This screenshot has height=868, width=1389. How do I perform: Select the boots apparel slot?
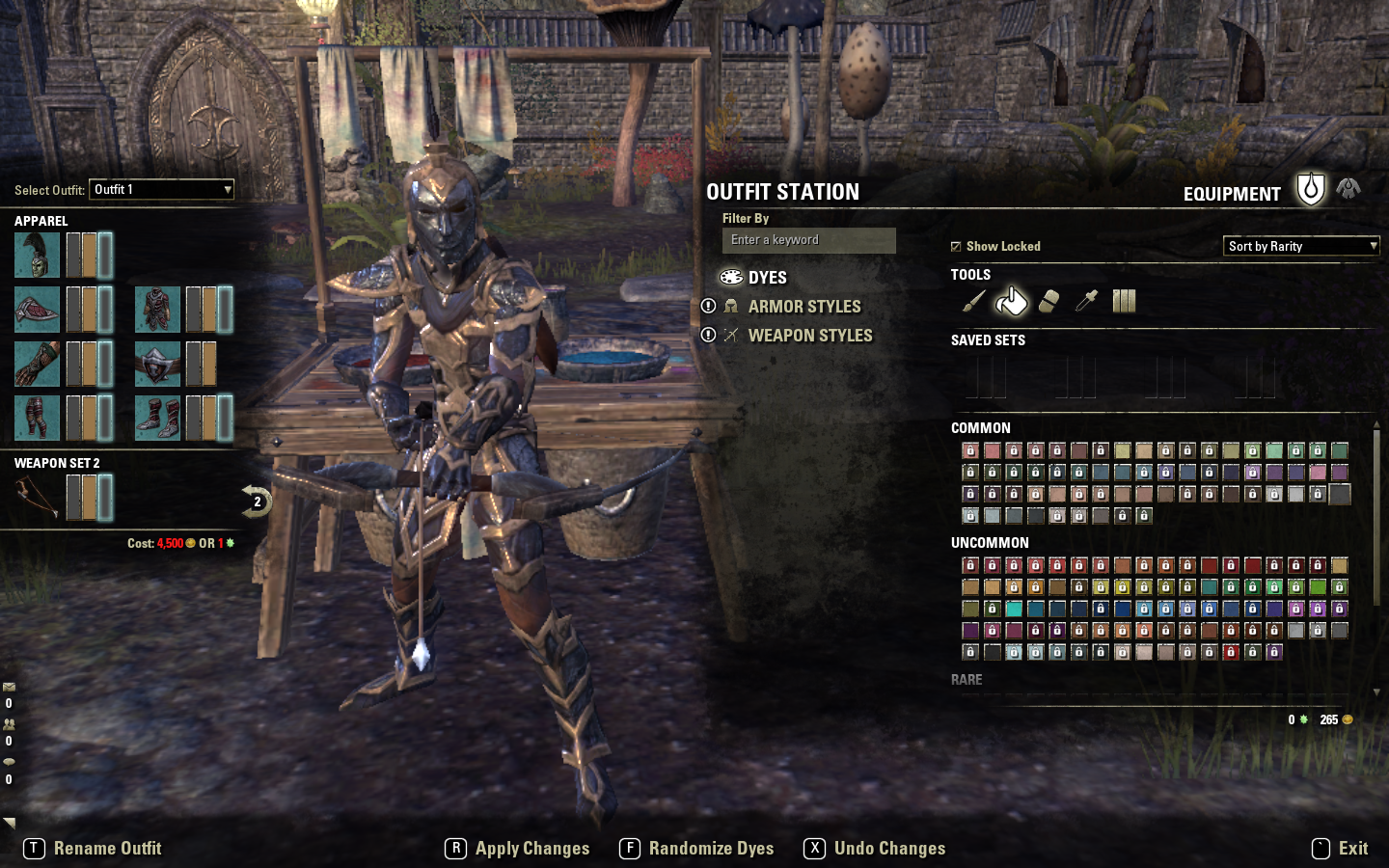click(157, 418)
